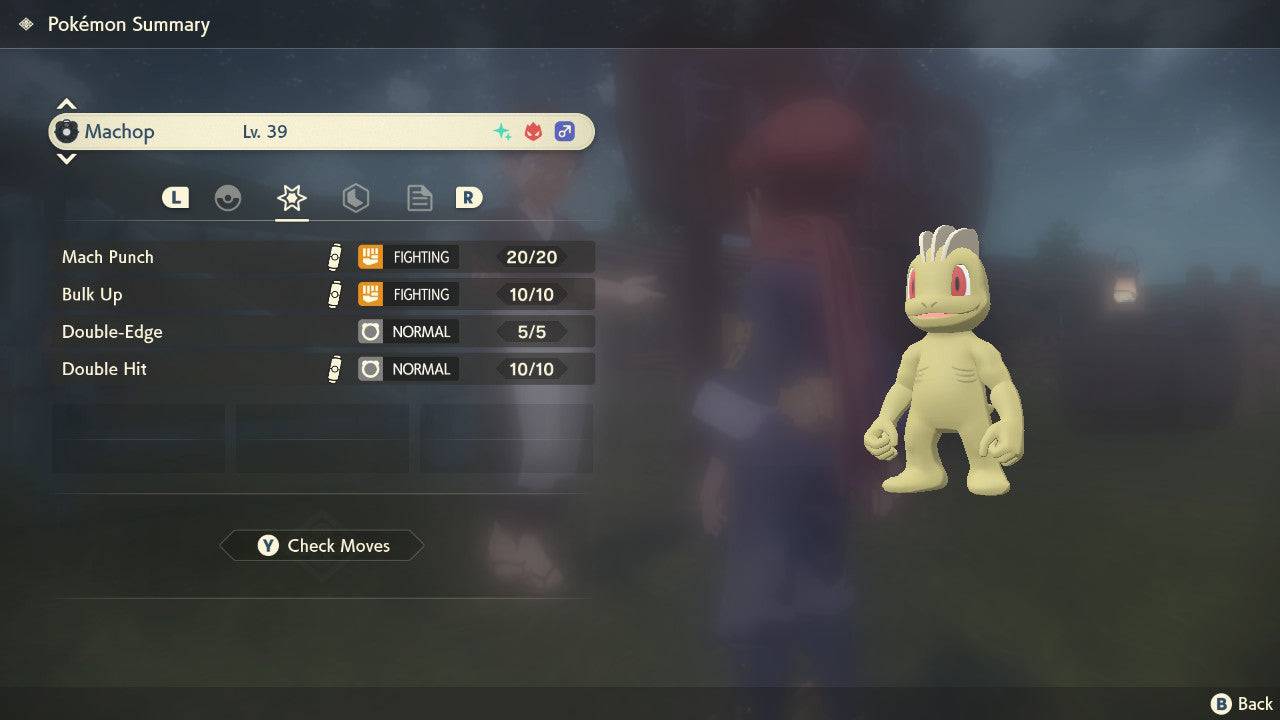Open the moves tab with star icon
Screen dimensions: 1280x720
292,198
